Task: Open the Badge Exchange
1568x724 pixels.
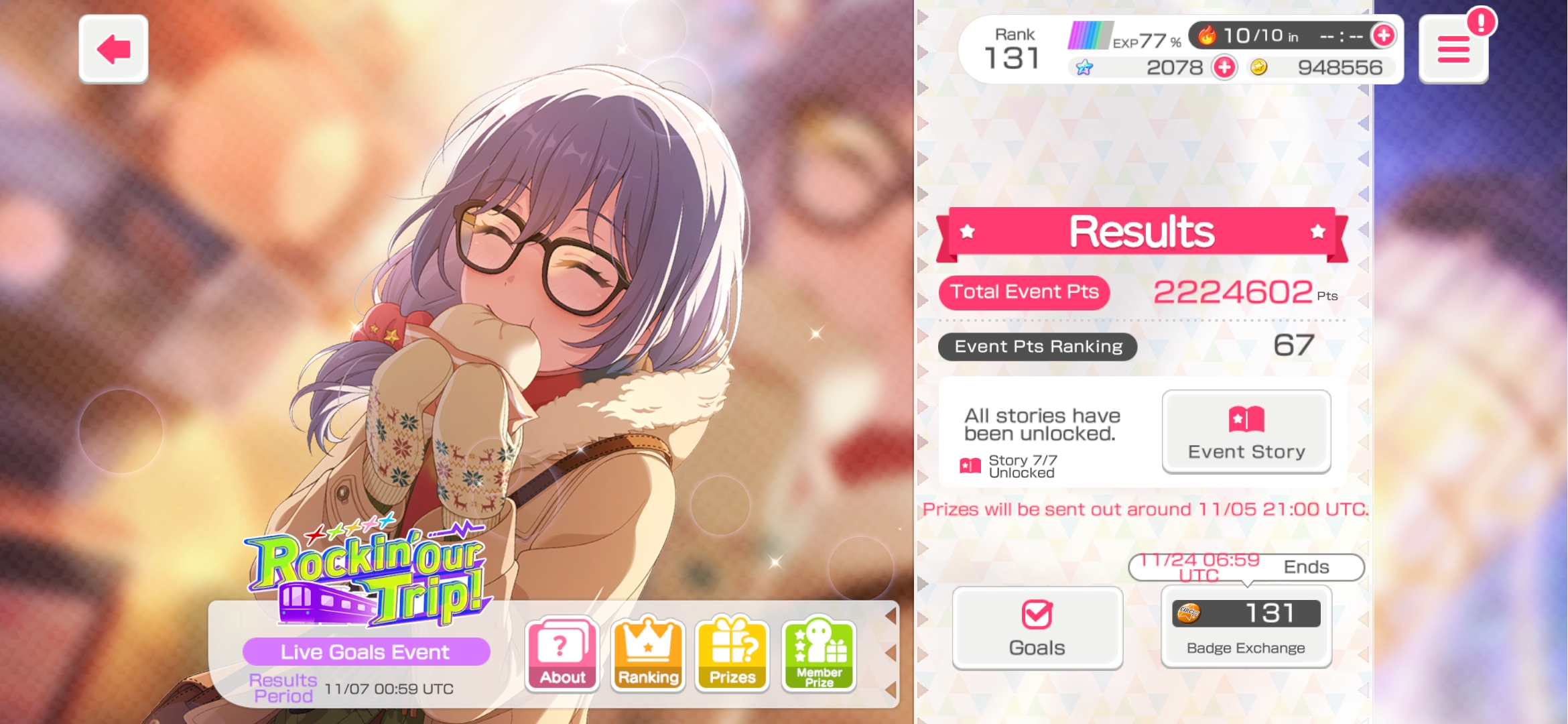Action: pos(1246,627)
